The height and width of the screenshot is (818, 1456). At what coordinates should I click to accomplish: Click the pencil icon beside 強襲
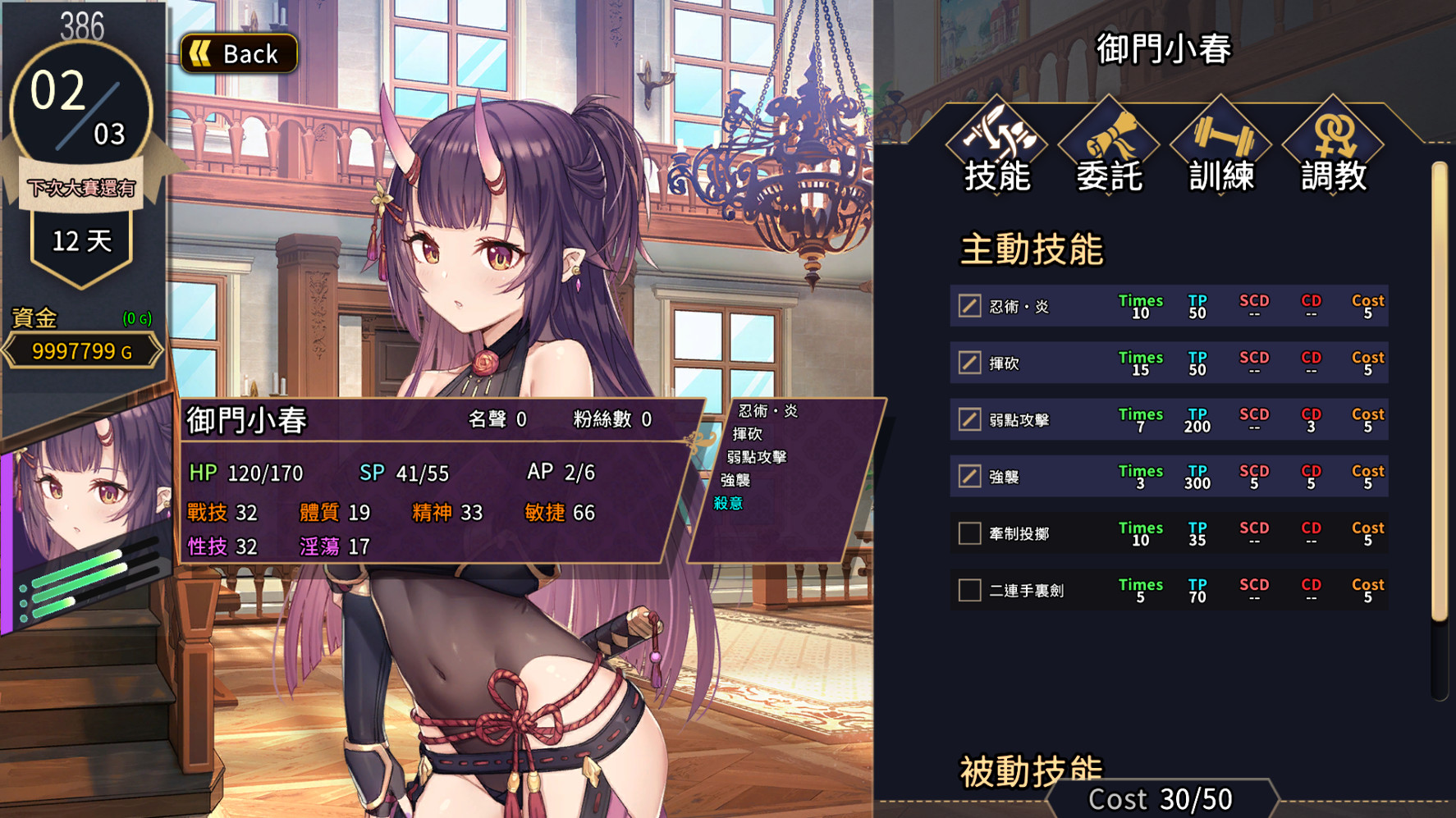coord(968,476)
